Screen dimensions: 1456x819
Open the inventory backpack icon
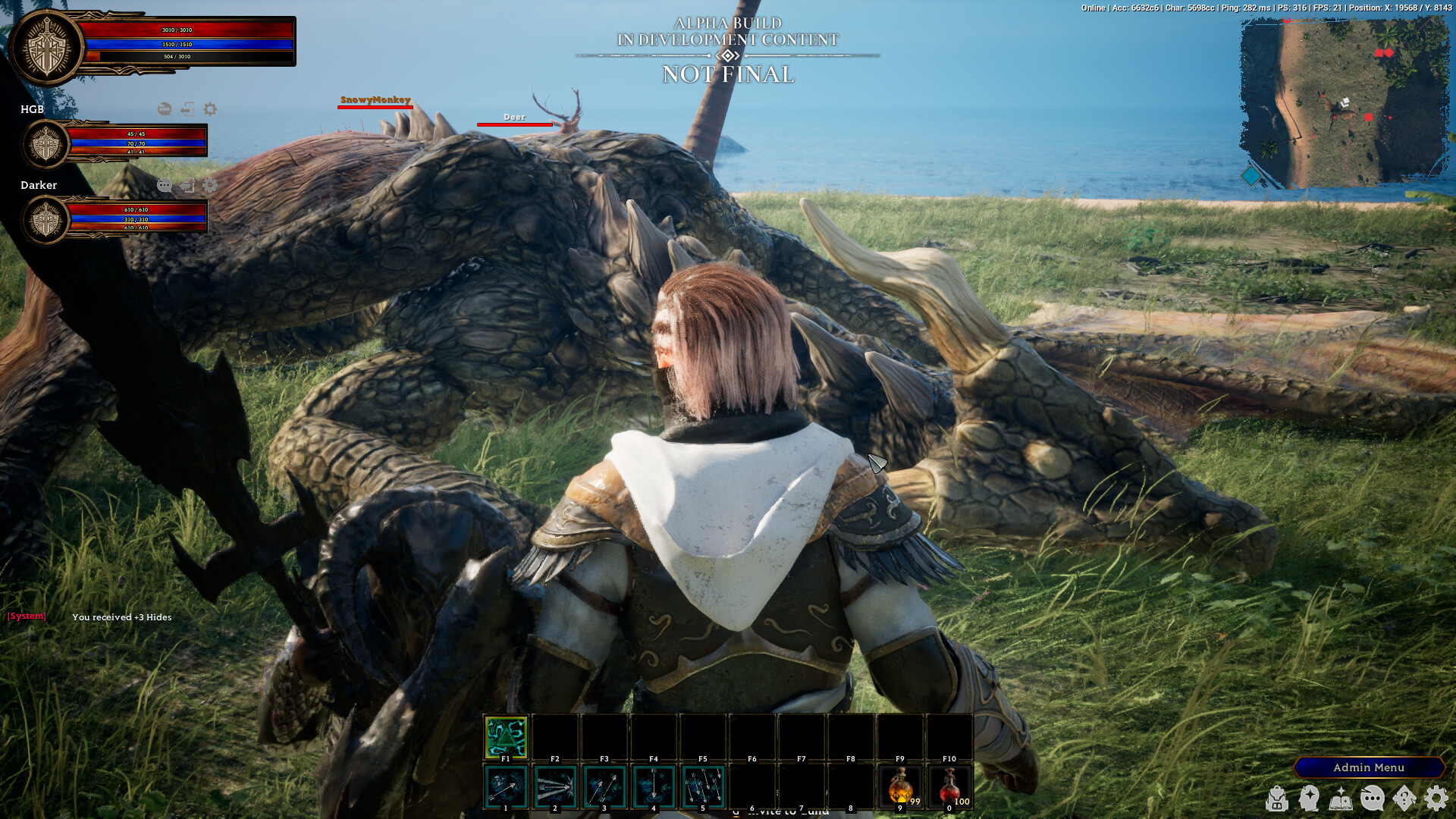1276,799
